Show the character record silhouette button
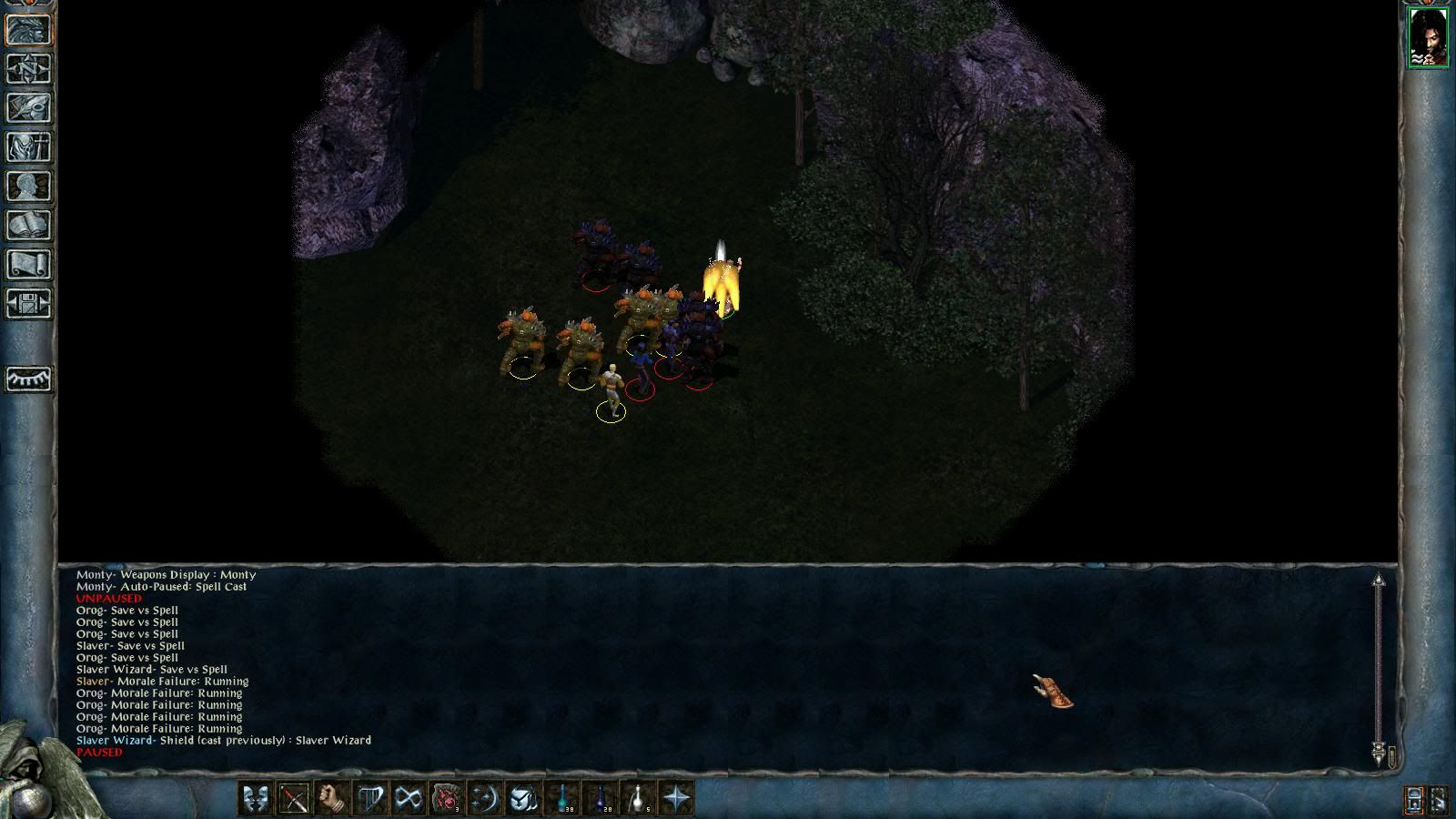Viewport: 1456px width, 819px height. [29, 186]
